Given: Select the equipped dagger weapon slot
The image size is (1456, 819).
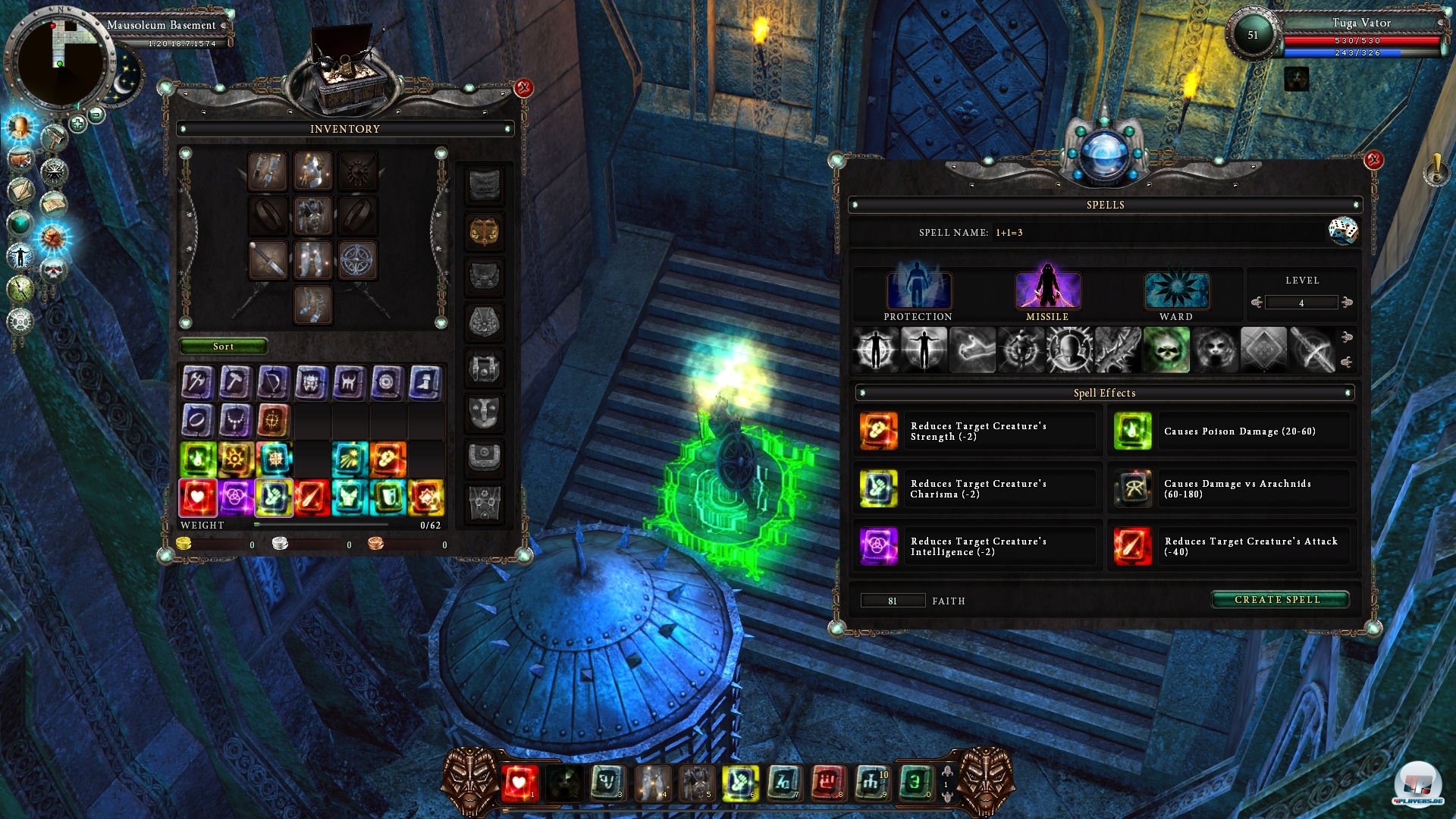Looking at the screenshot, I should tap(268, 260).
